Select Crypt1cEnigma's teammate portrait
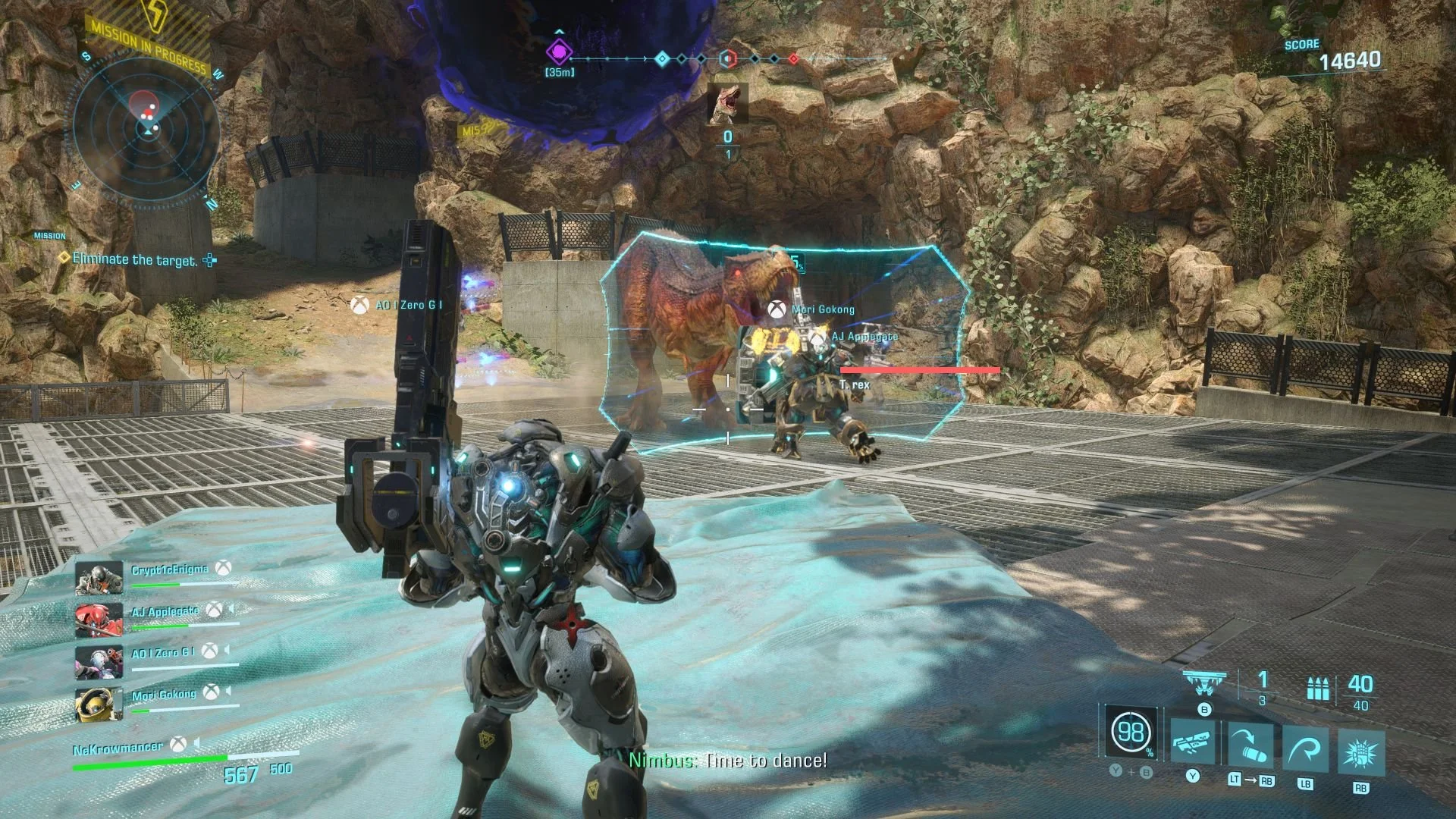 99,579
